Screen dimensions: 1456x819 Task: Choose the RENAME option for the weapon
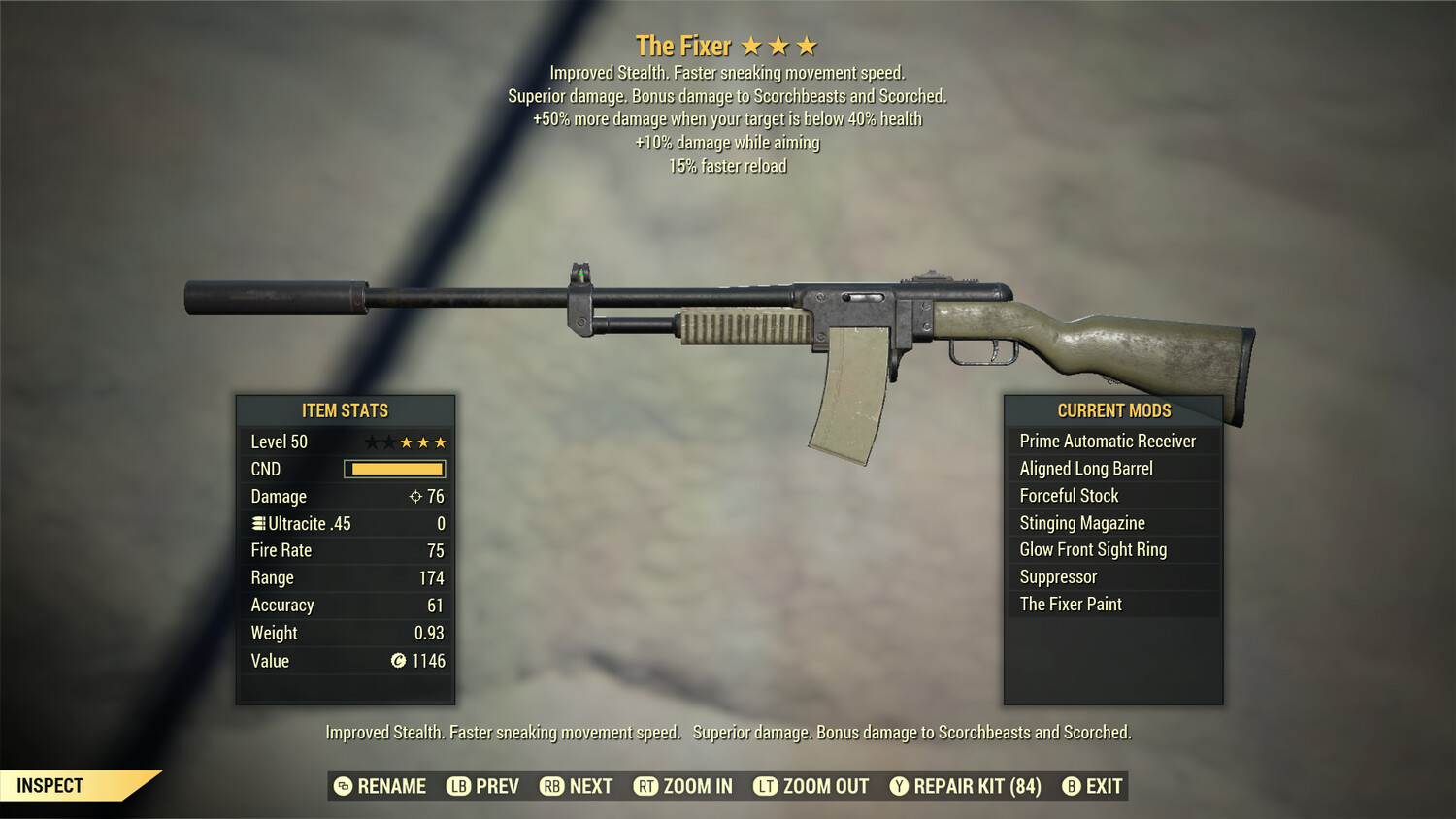point(381,786)
